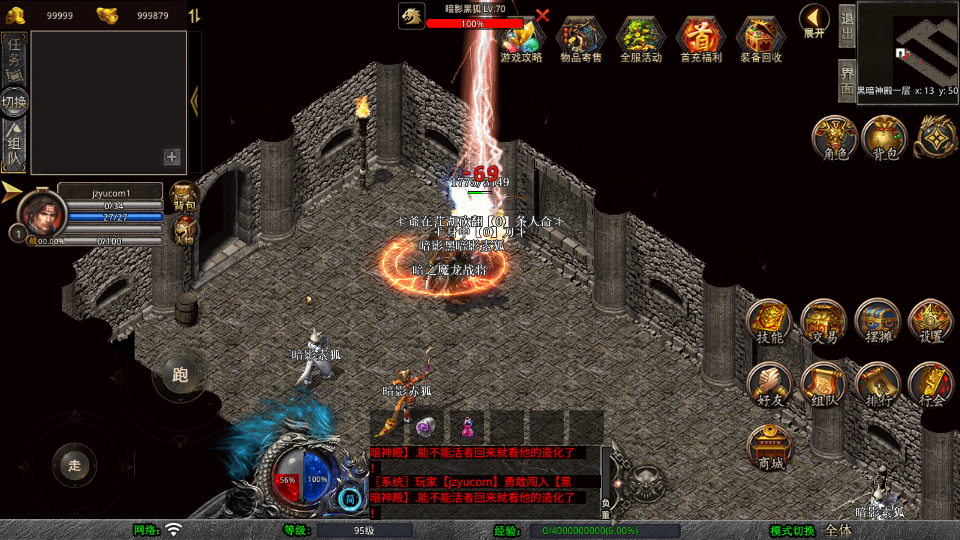Image resolution: width=960 pixels, height=540 pixels.
Task: Open the 排行 rankings icon
Action: (x=878, y=385)
